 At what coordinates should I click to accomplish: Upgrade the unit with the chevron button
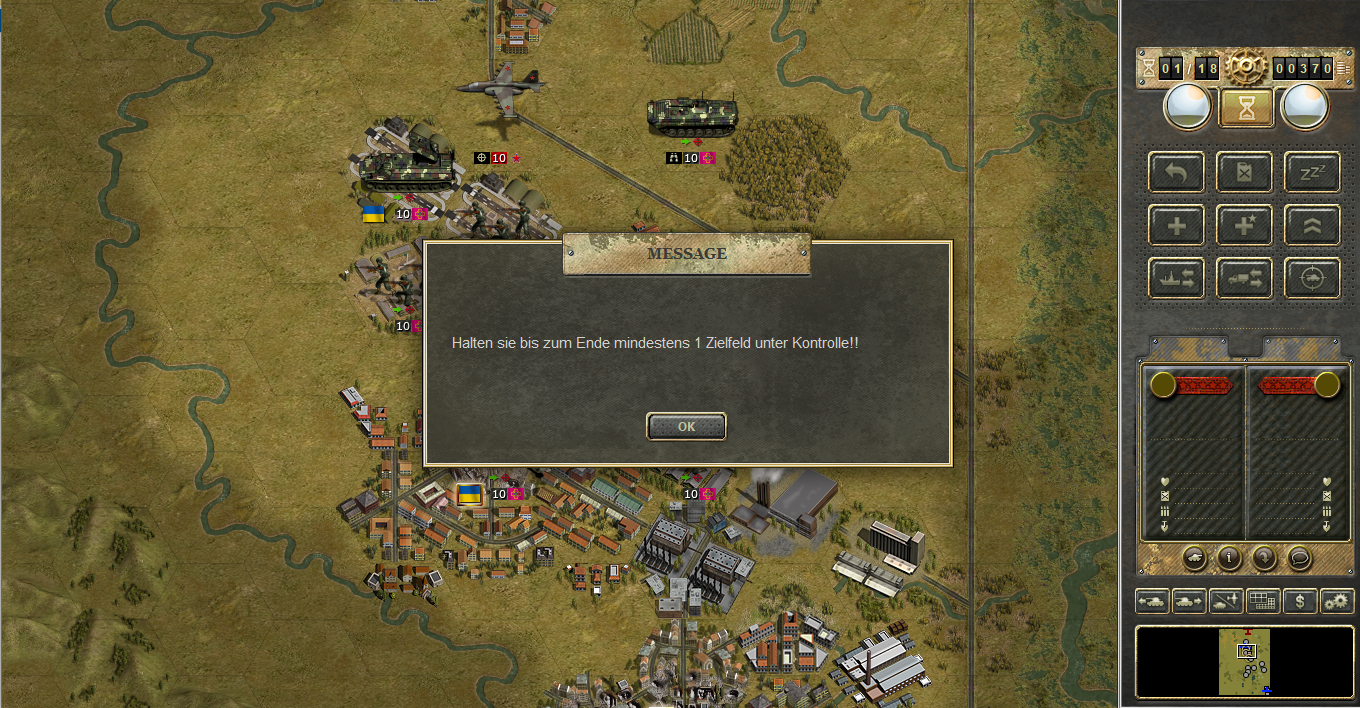[x=1312, y=226]
